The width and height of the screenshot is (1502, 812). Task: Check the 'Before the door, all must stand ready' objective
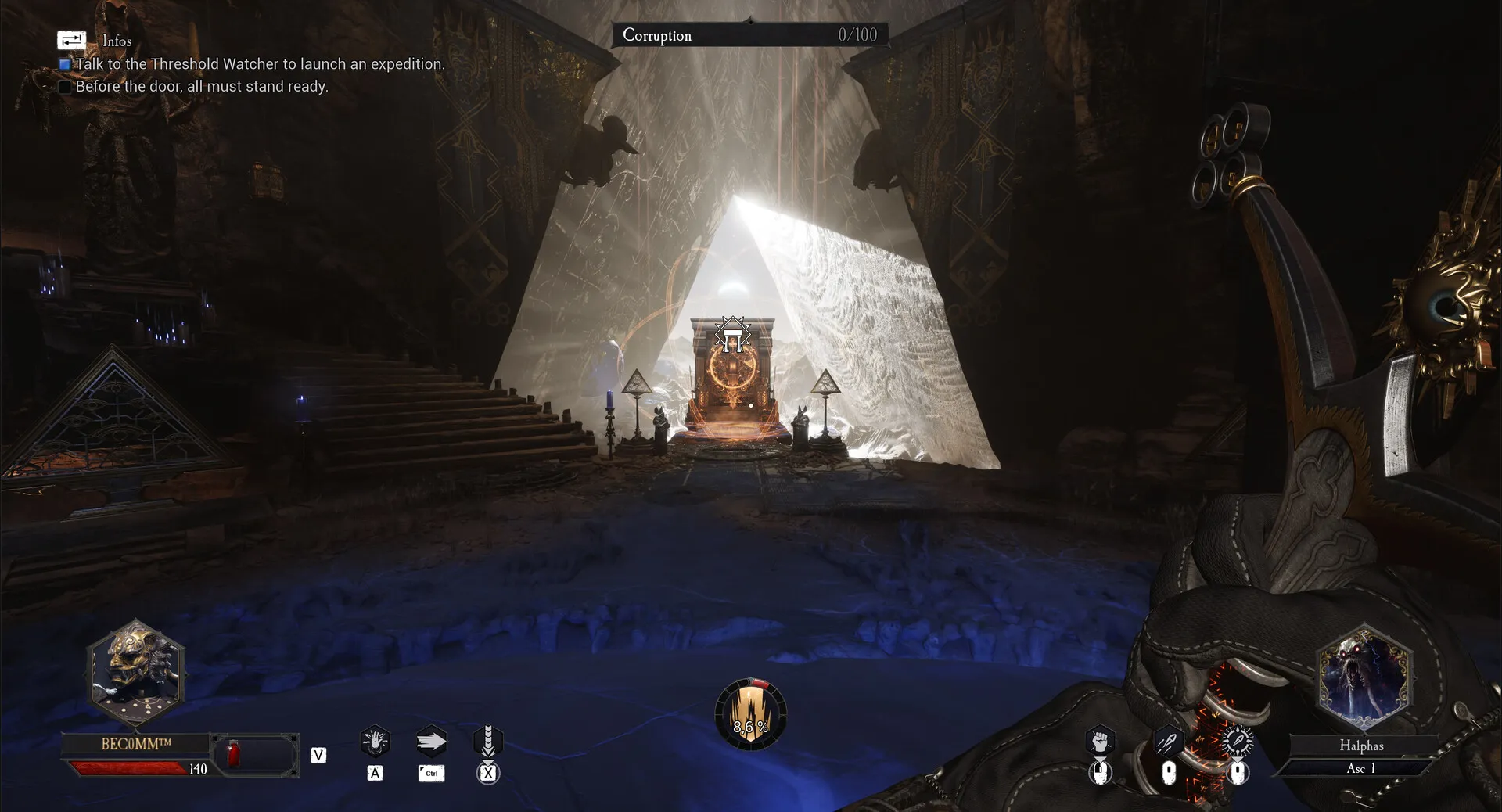[64, 86]
